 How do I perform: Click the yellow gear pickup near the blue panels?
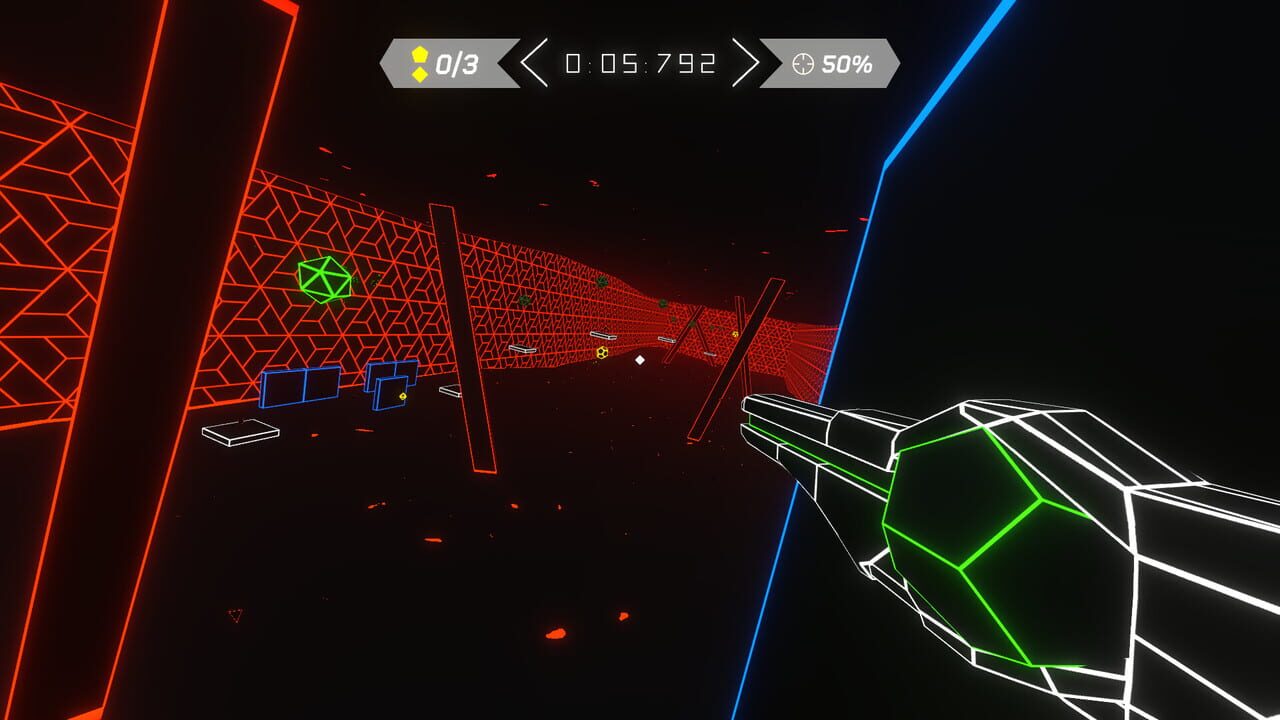[x=402, y=395]
